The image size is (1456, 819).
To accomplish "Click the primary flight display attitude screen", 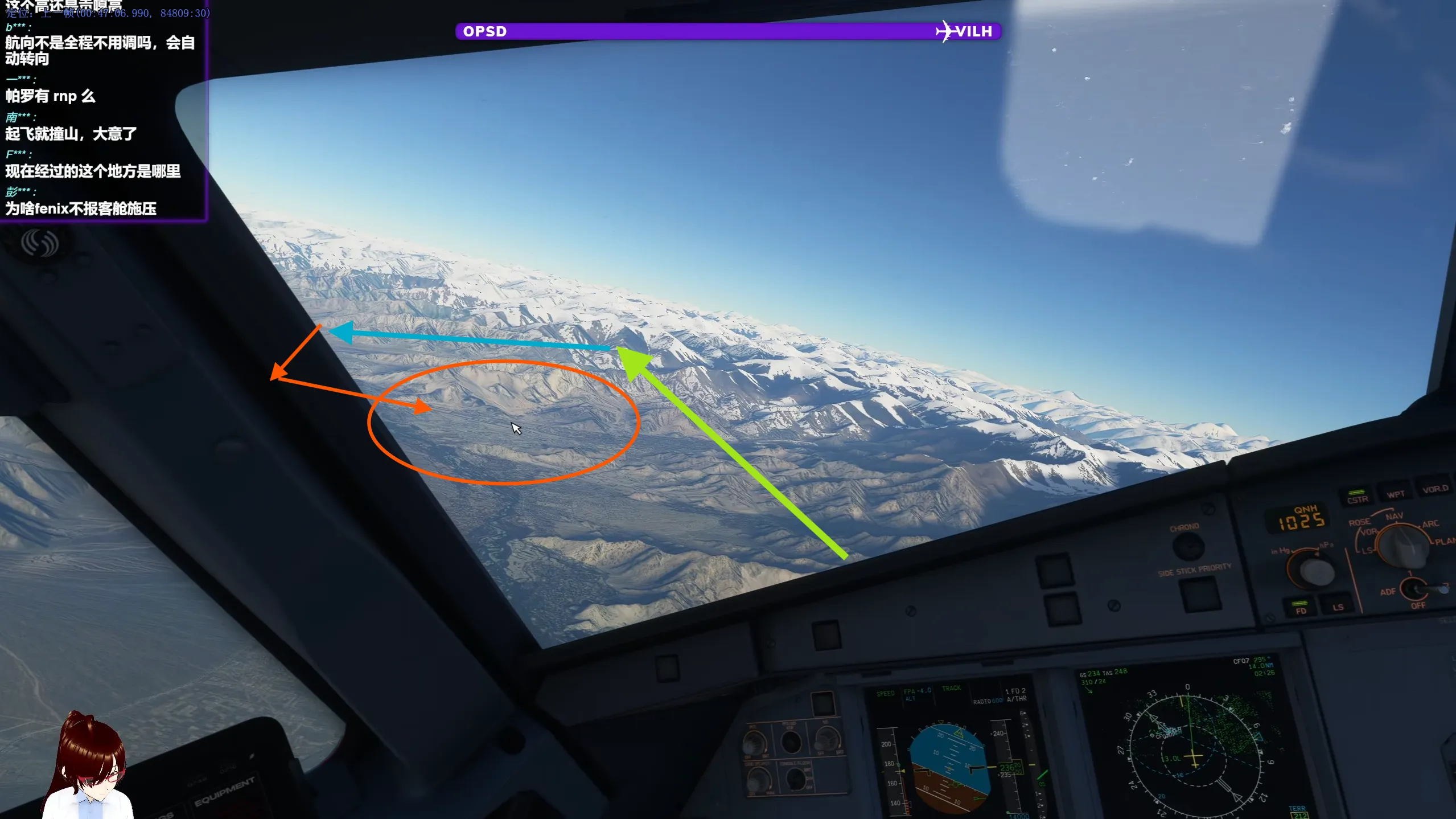I will click(949, 766).
